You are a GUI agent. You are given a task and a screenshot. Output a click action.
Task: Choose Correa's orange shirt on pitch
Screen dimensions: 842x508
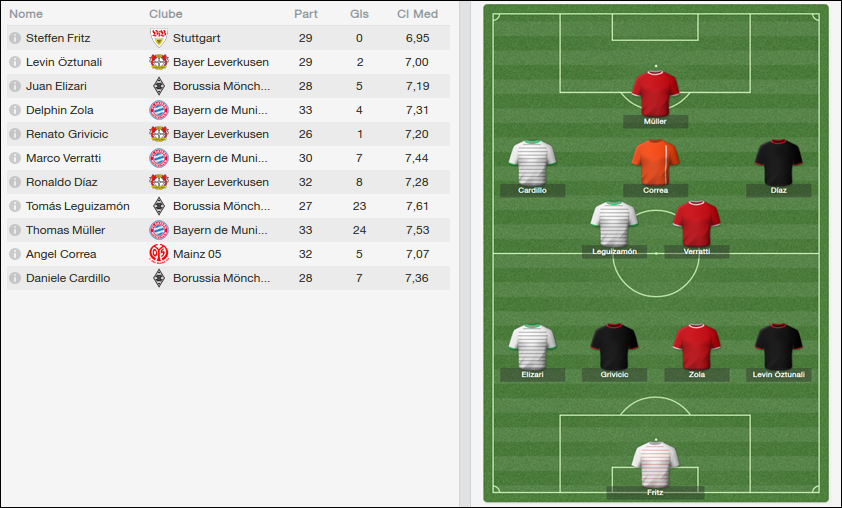point(655,162)
